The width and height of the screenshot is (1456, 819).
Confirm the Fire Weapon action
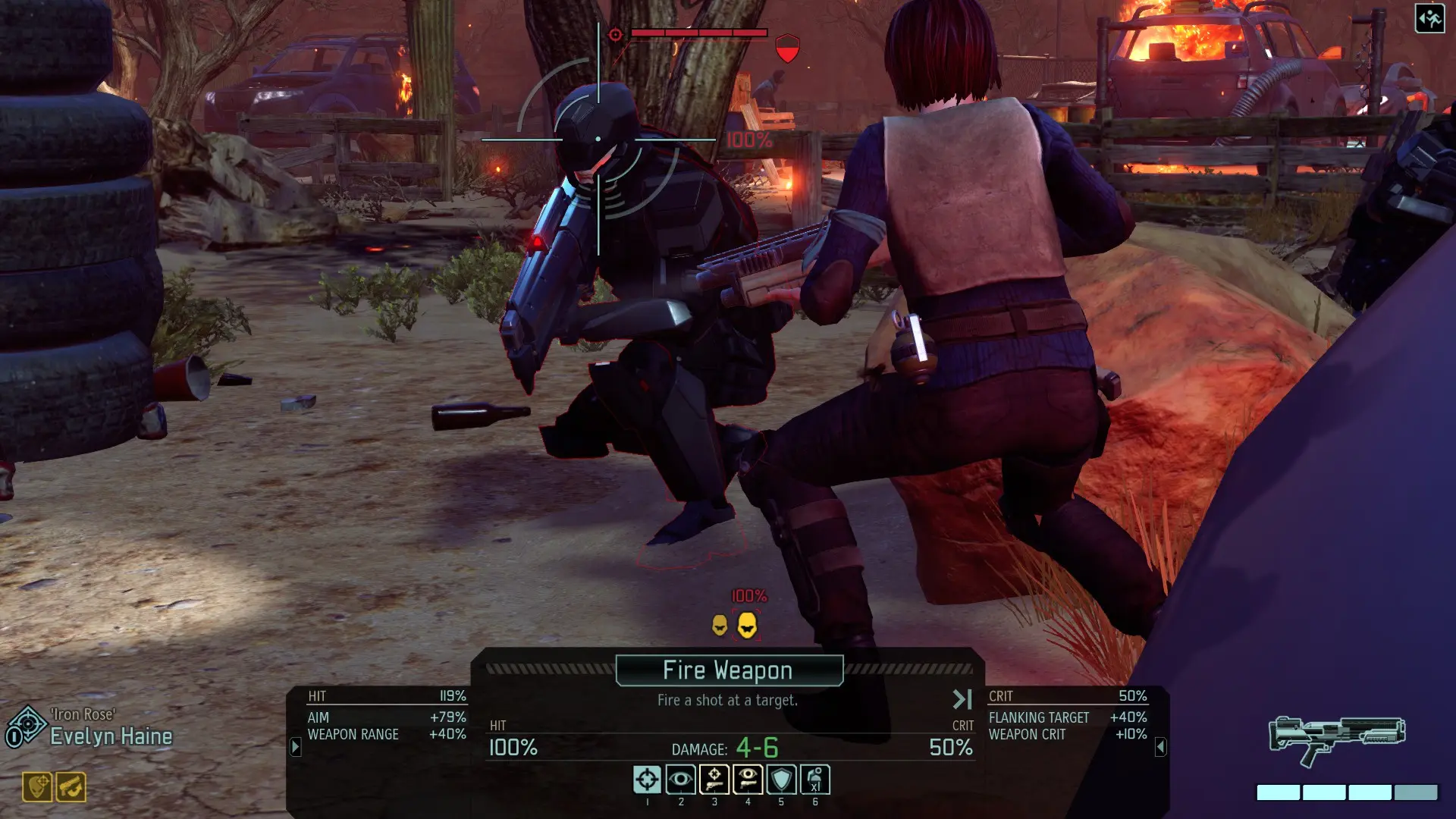[x=729, y=670]
